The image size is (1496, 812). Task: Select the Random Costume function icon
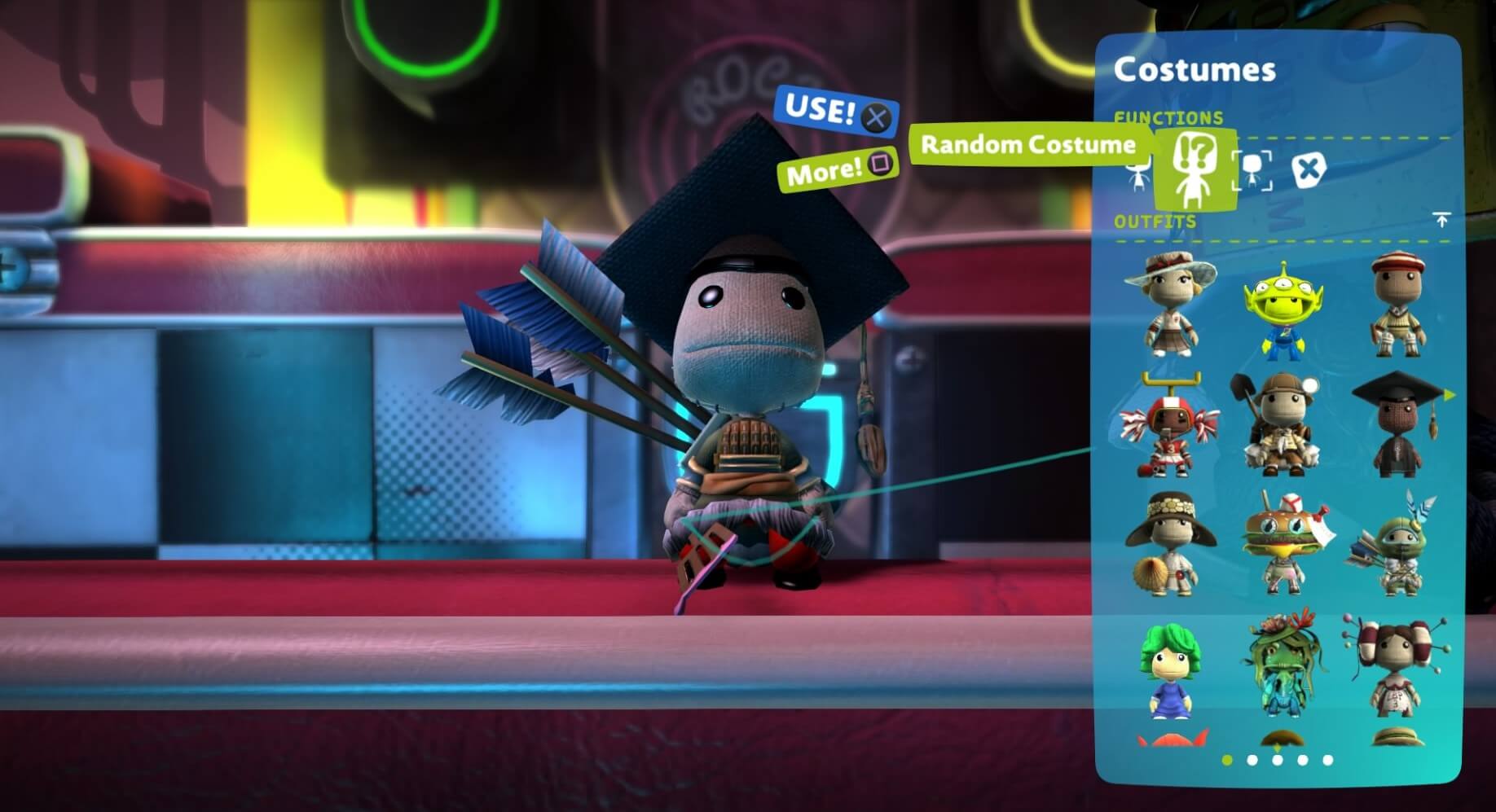click(1195, 169)
